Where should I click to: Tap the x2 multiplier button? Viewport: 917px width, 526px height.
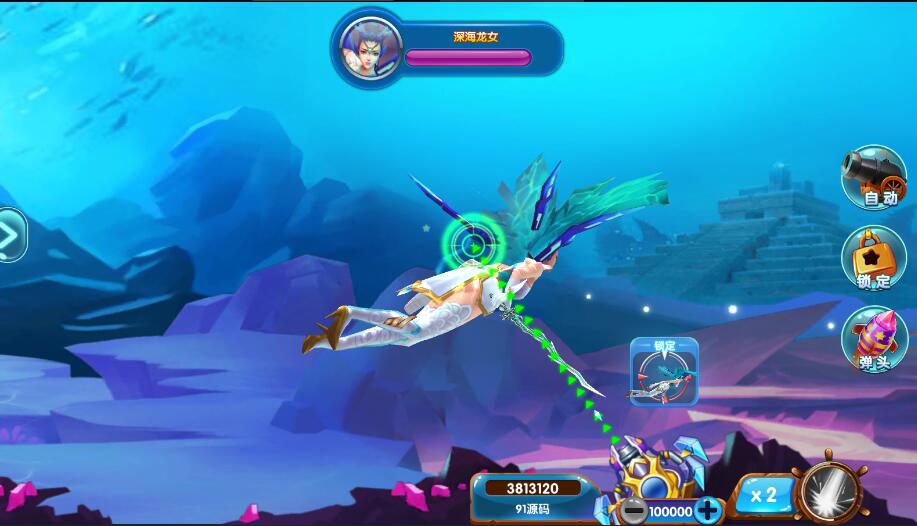(x=764, y=495)
